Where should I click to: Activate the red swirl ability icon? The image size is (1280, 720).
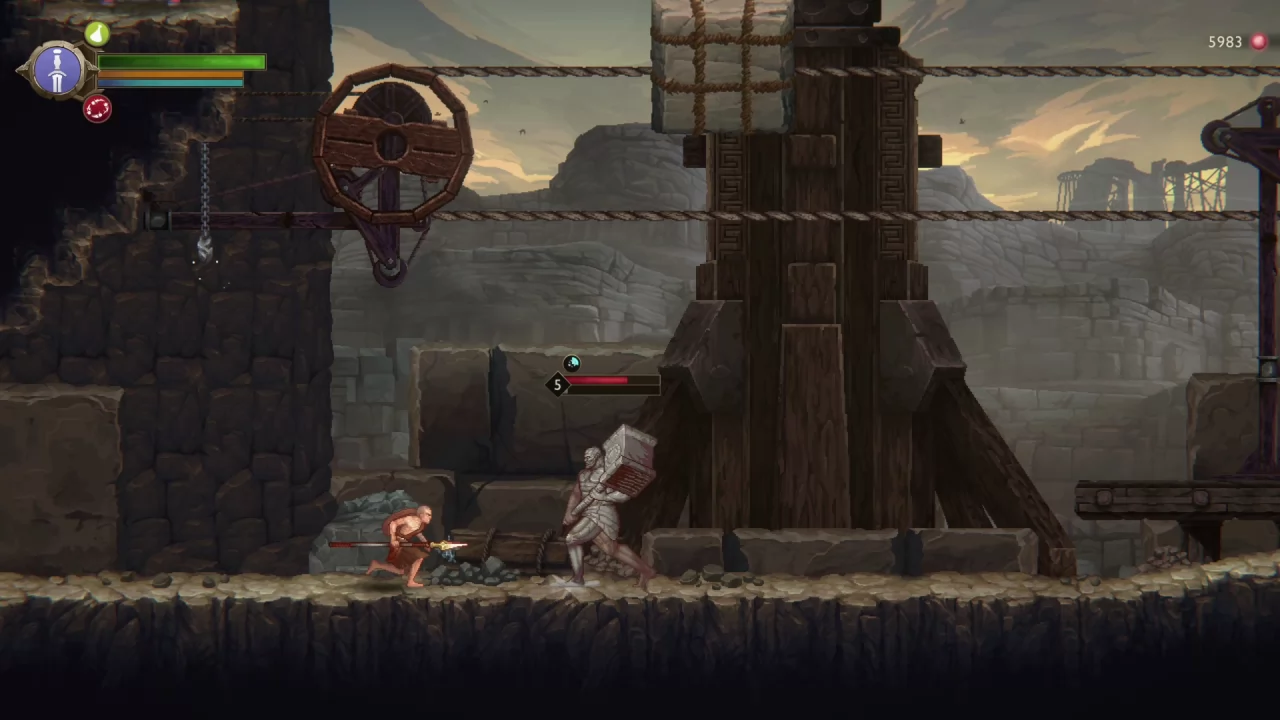(x=97, y=108)
